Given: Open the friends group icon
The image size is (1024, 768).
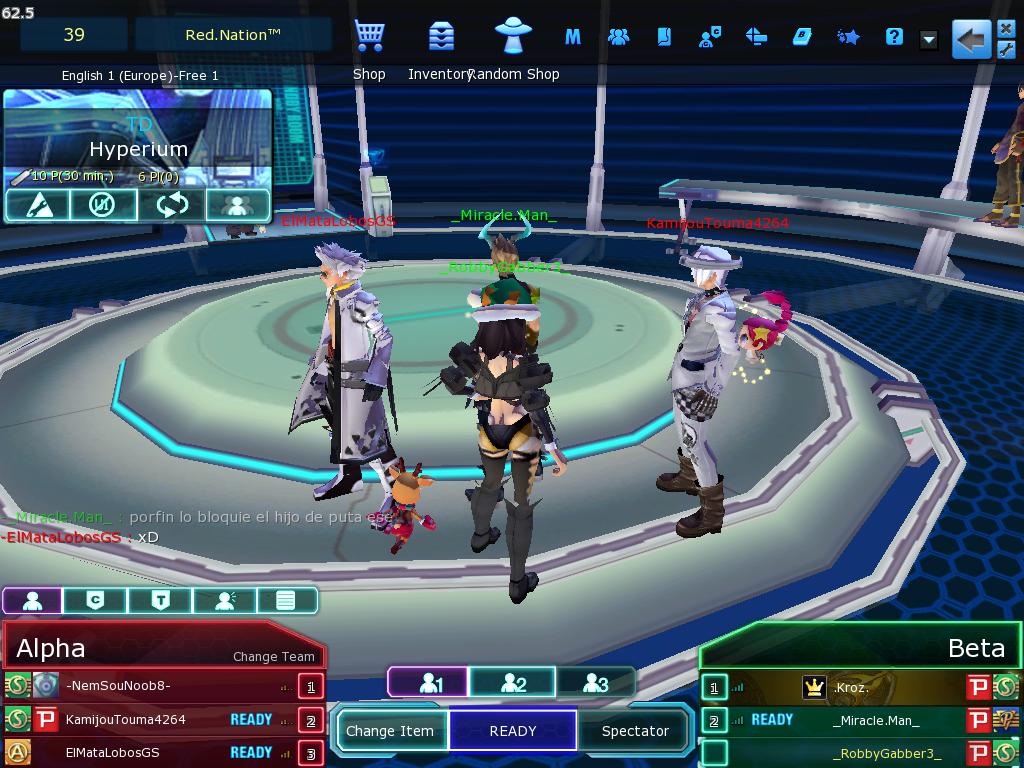Looking at the screenshot, I should 619,38.
